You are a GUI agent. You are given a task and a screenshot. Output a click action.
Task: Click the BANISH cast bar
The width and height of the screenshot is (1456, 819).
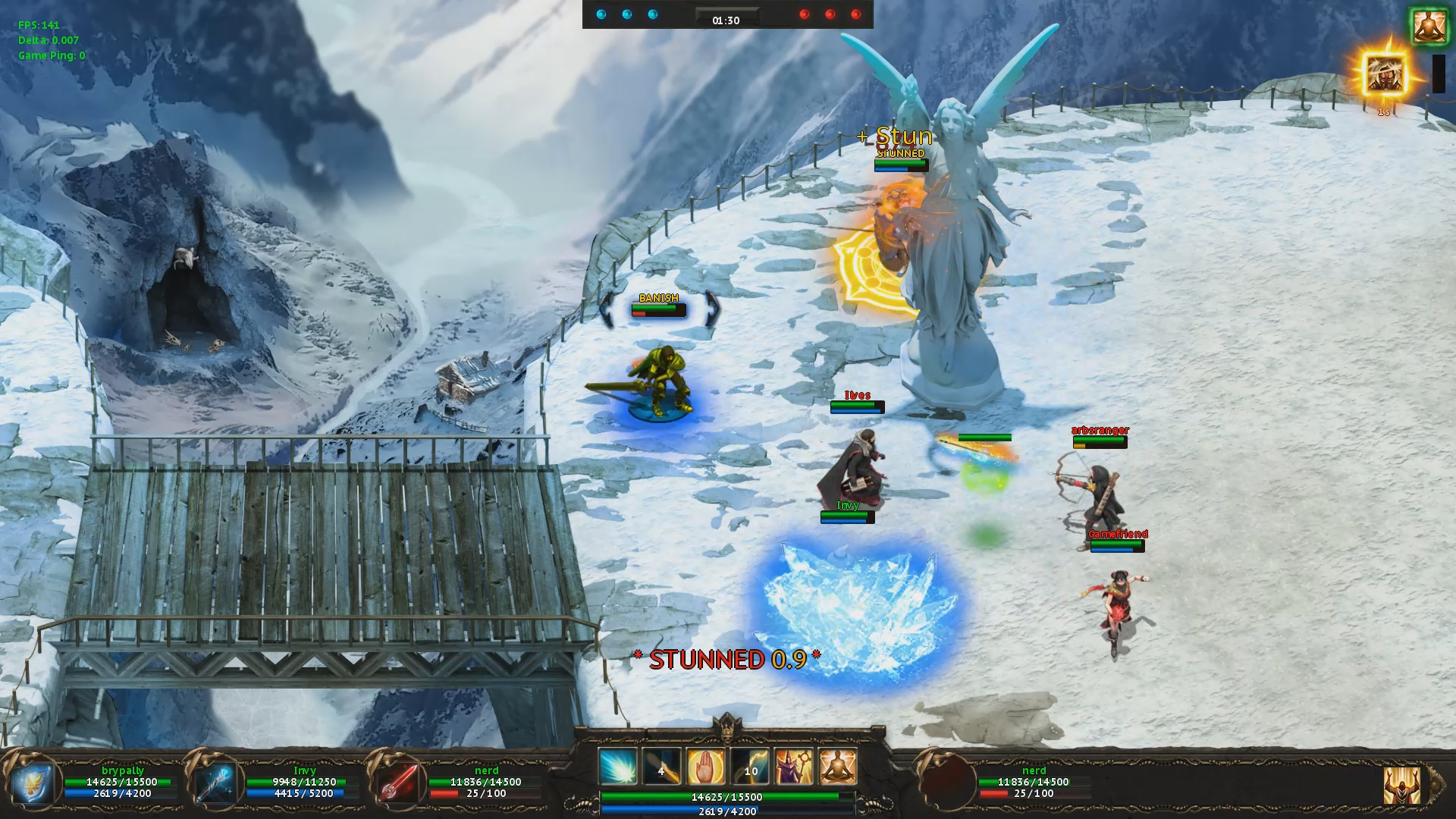pyautogui.click(x=657, y=311)
